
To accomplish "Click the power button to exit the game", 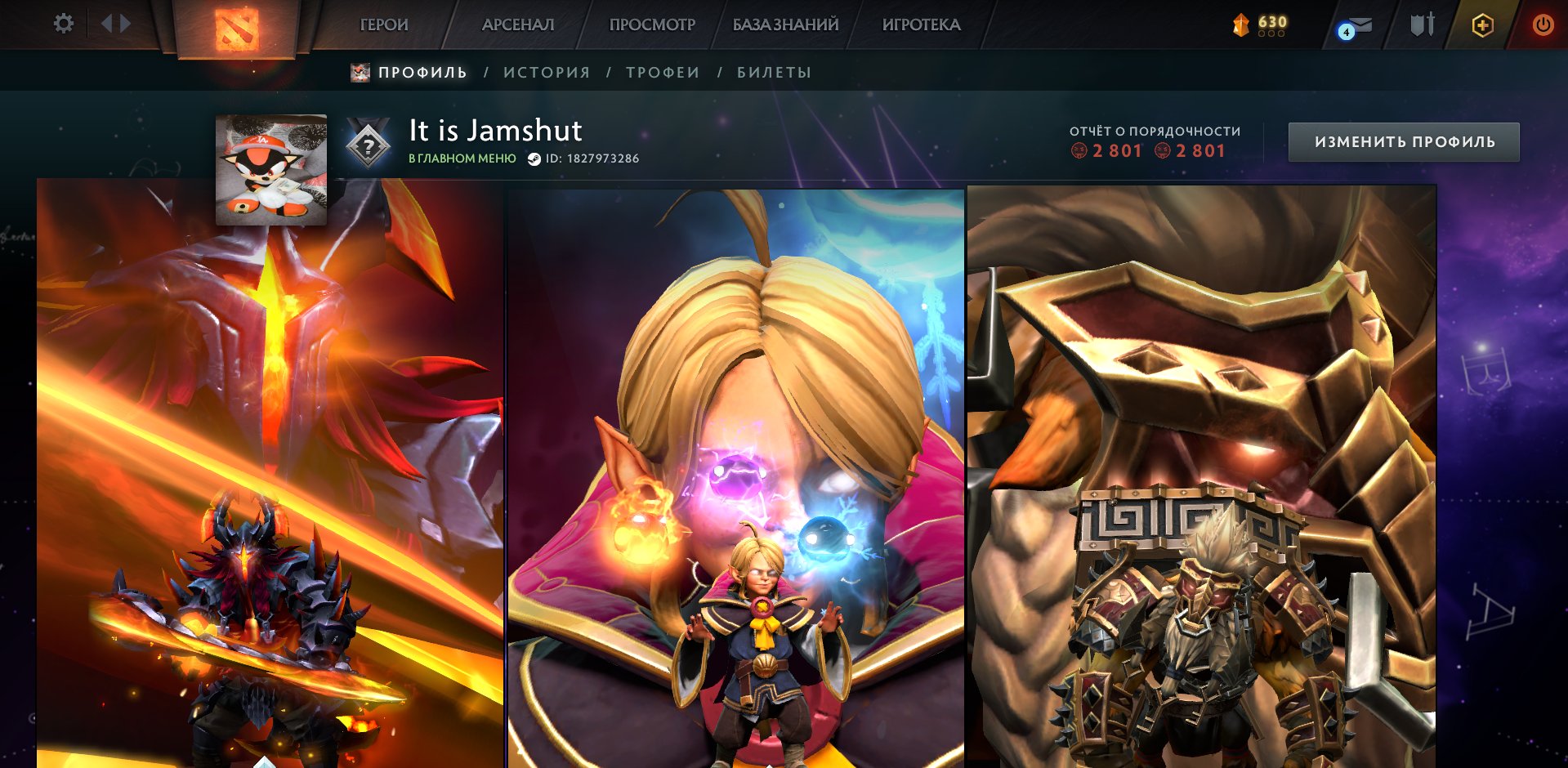I will pyautogui.click(x=1543, y=25).
